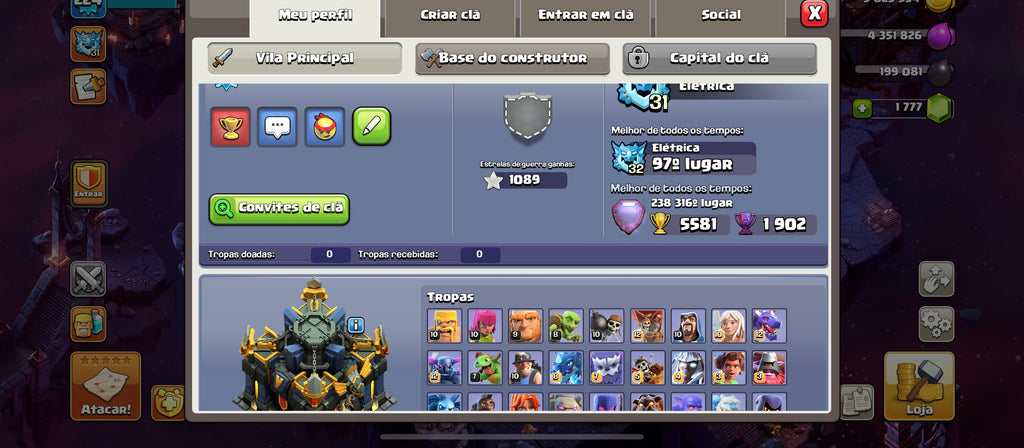Open the blue speech bubble button
This screenshot has height=448, width=1024.
277,126
